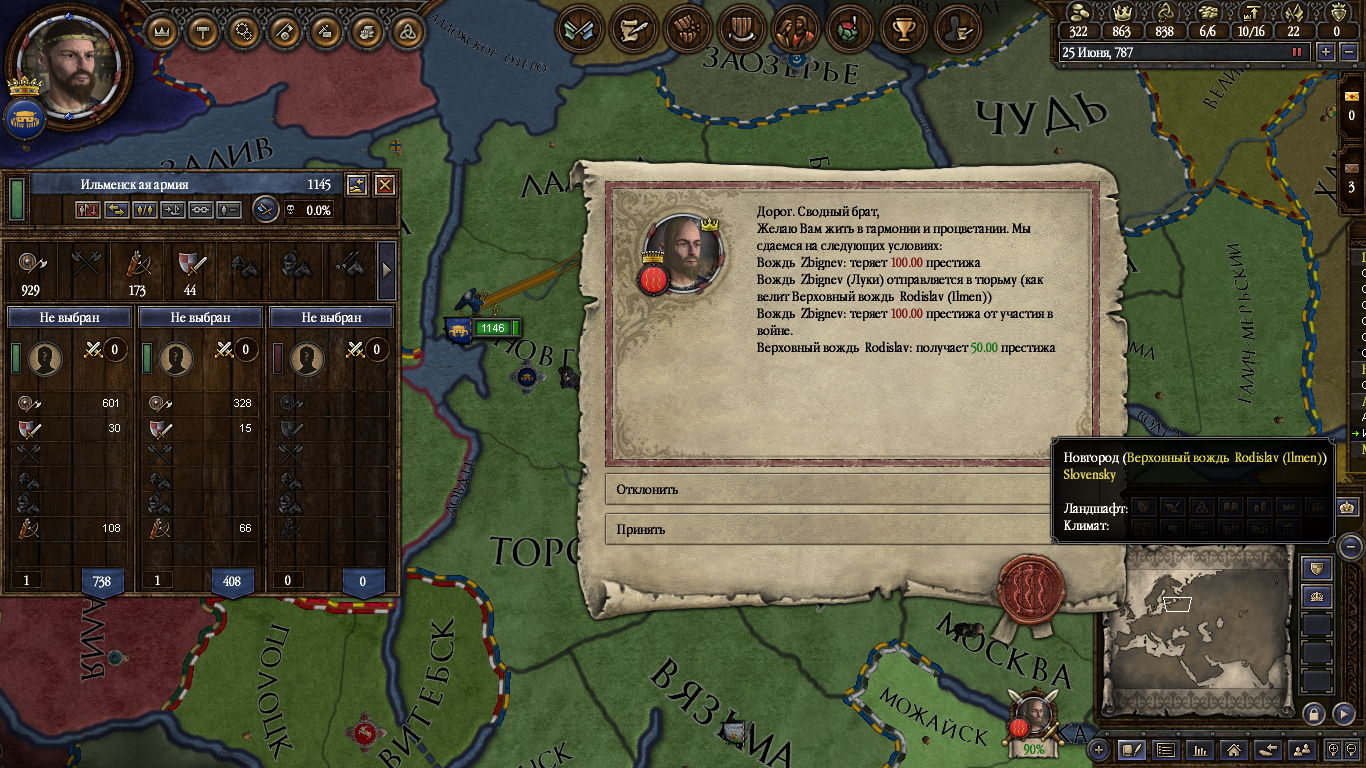Select the crown map mode button
The width and height of the screenshot is (1366, 768).
(1317, 596)
